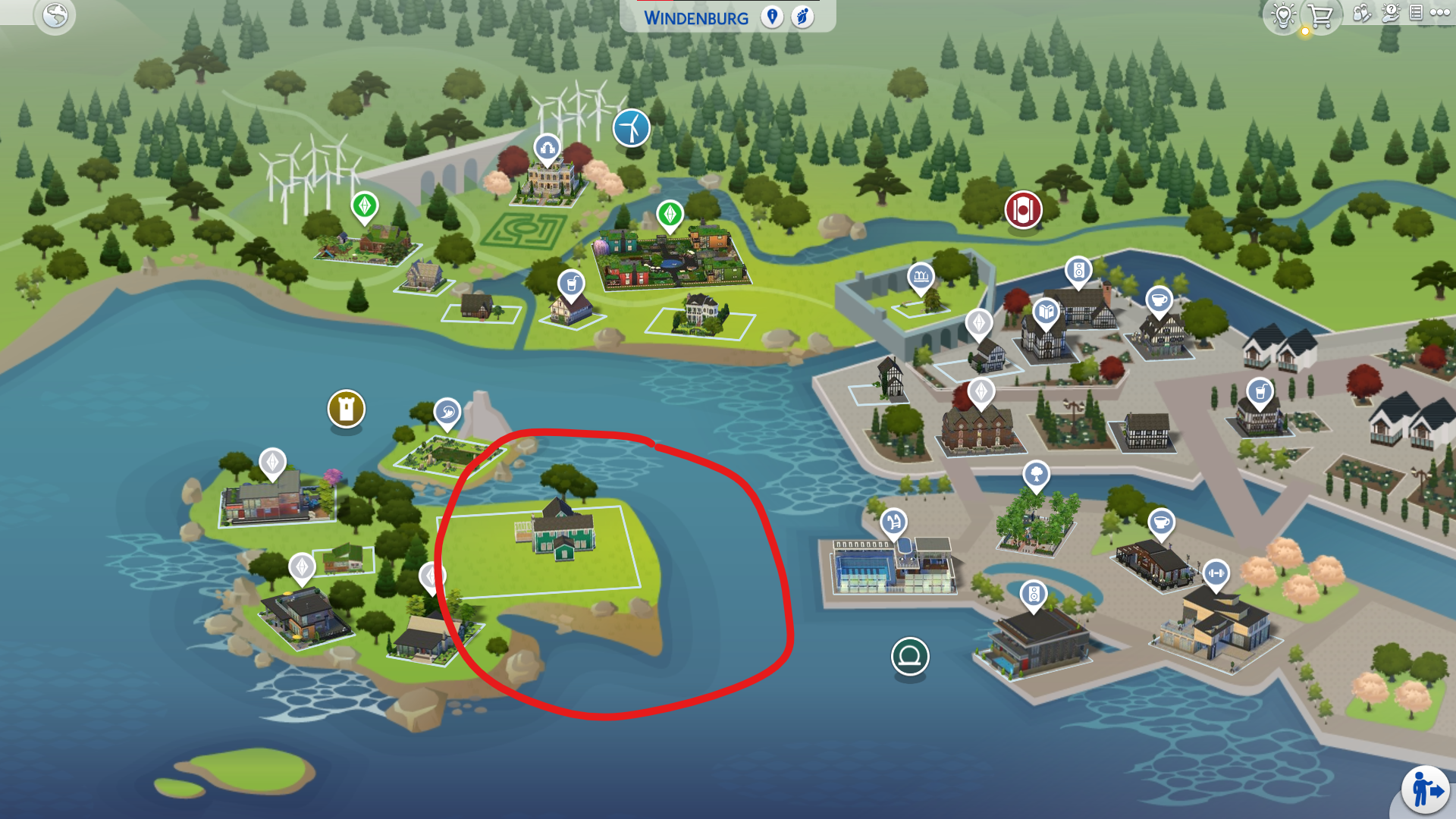Open the lessons help icon

[x=1391, y=13]
